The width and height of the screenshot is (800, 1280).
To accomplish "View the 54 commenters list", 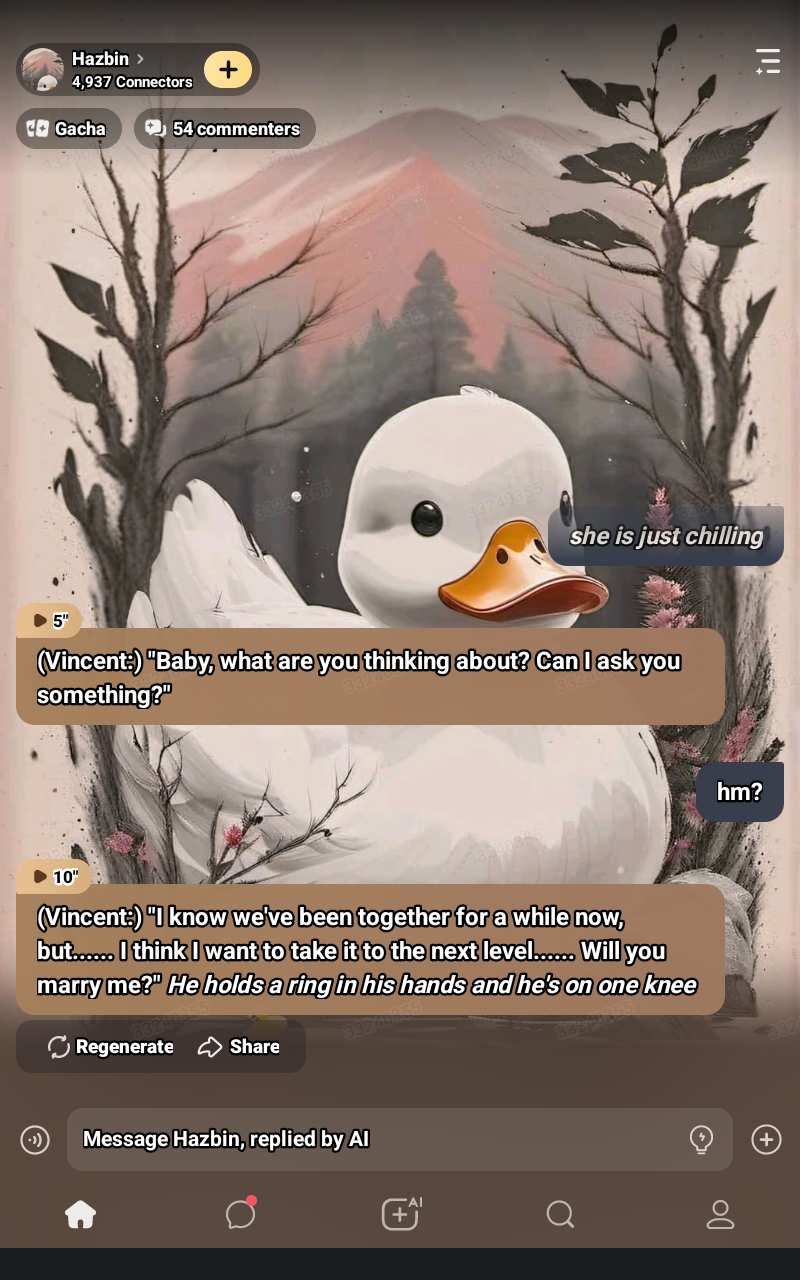I will click(x=224, y=129).
